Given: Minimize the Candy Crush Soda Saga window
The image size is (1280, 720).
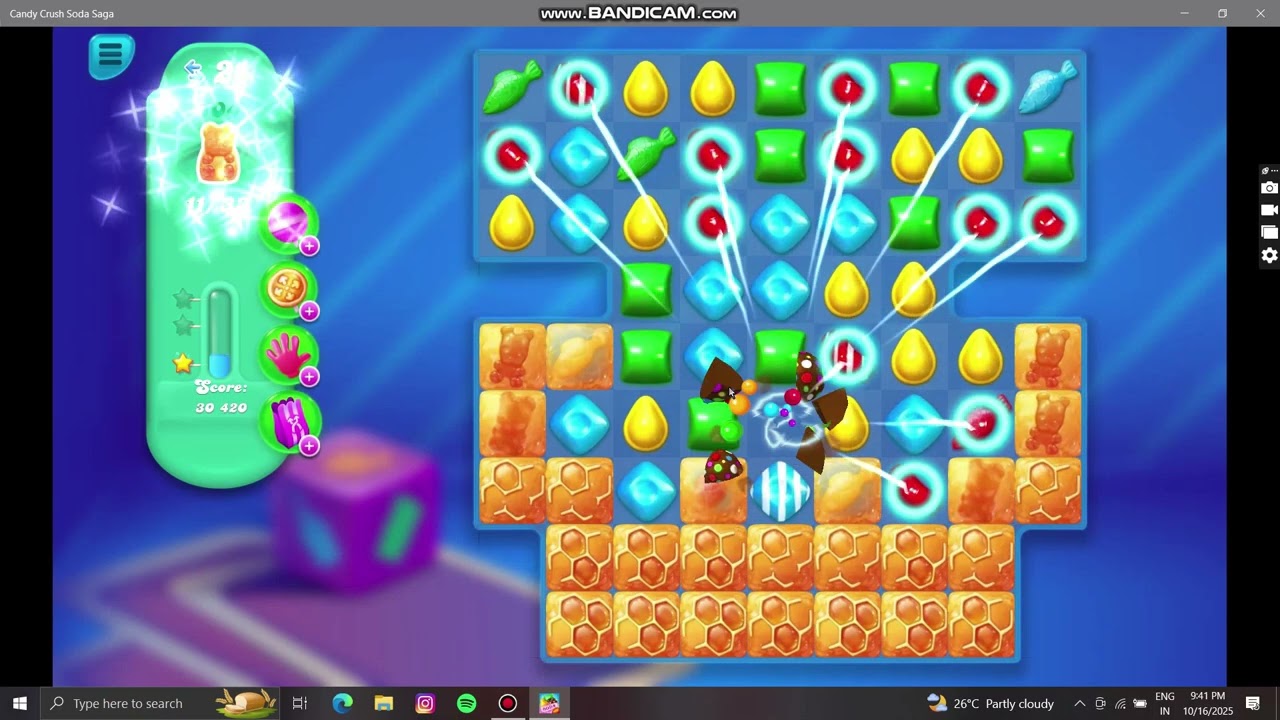Looking at the screenshot, I should [x=1184, y=13].
